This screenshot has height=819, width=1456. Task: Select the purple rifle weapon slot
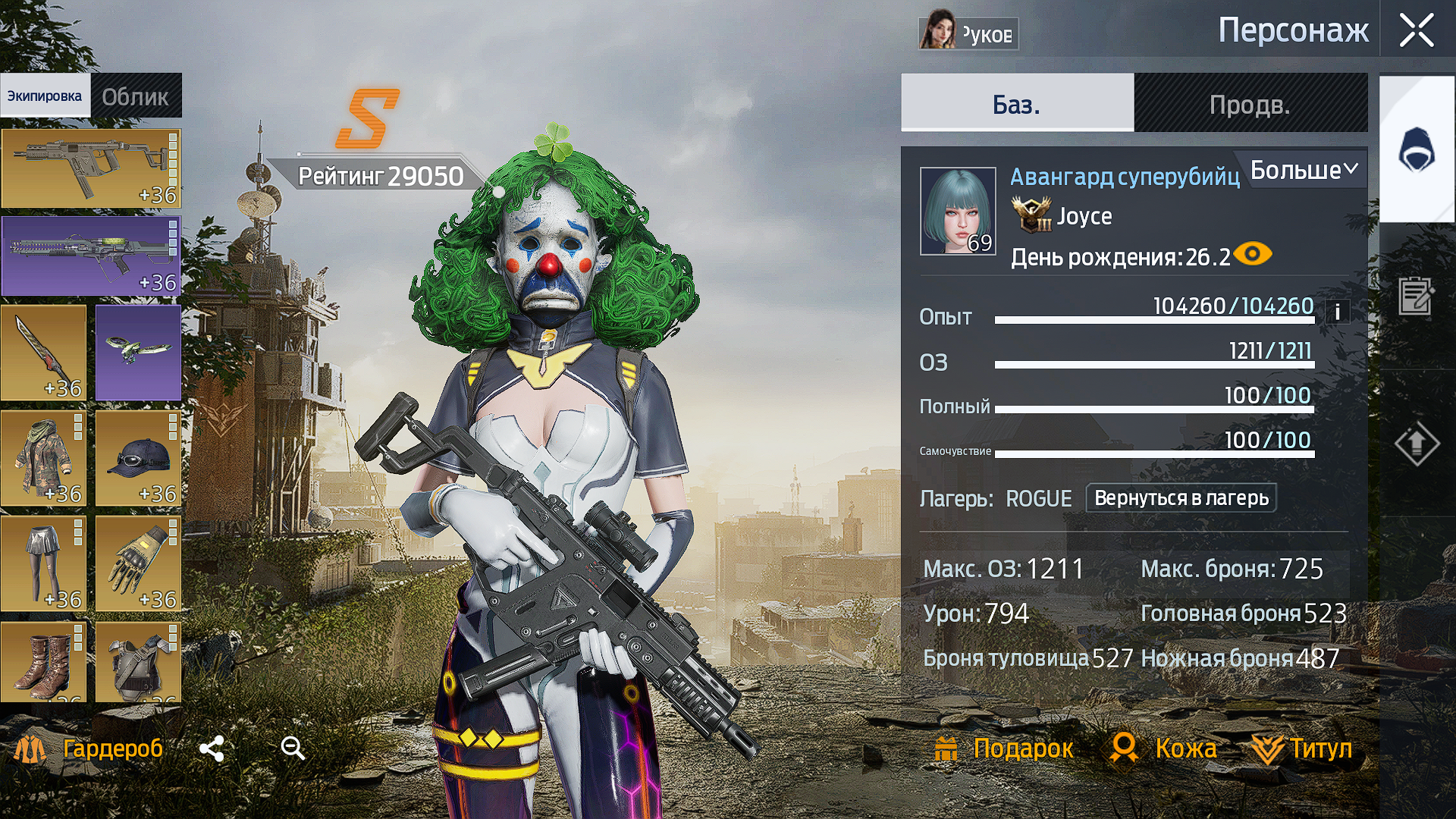pyautogui.click(x=91, y=256)
